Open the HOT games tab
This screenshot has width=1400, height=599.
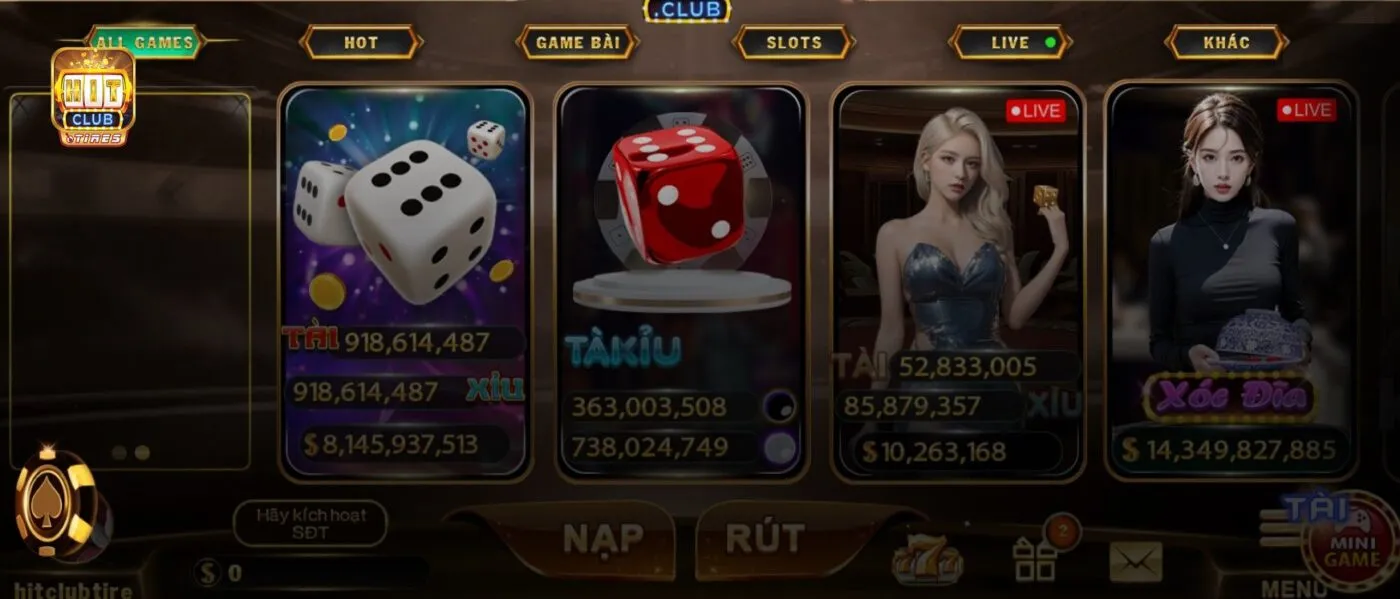(361, 43)
